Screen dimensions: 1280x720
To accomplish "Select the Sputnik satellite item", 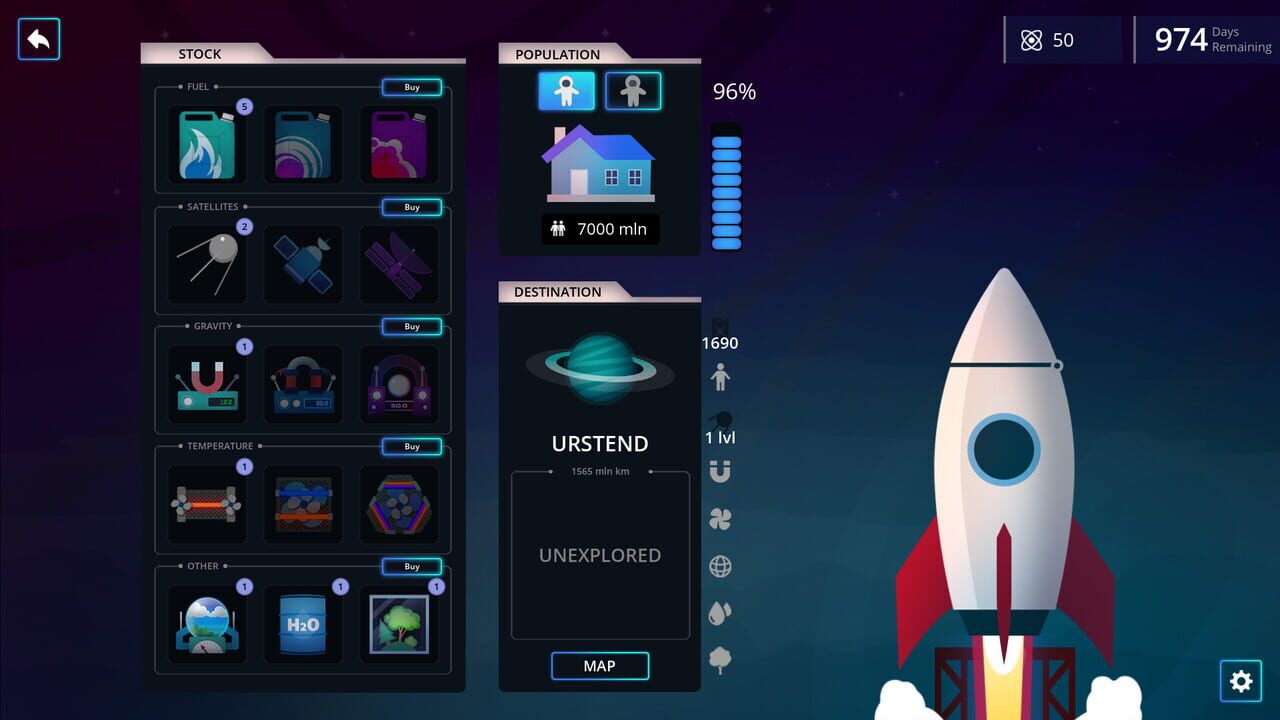I will 207,264.
